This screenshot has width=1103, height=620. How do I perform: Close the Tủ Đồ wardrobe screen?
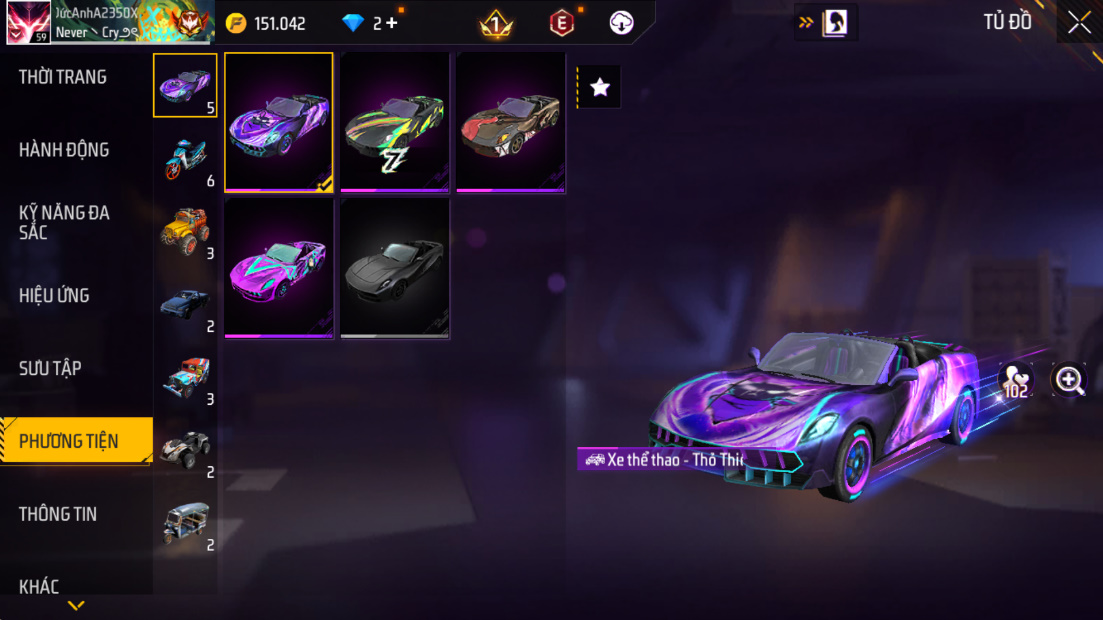point(1079,22)
